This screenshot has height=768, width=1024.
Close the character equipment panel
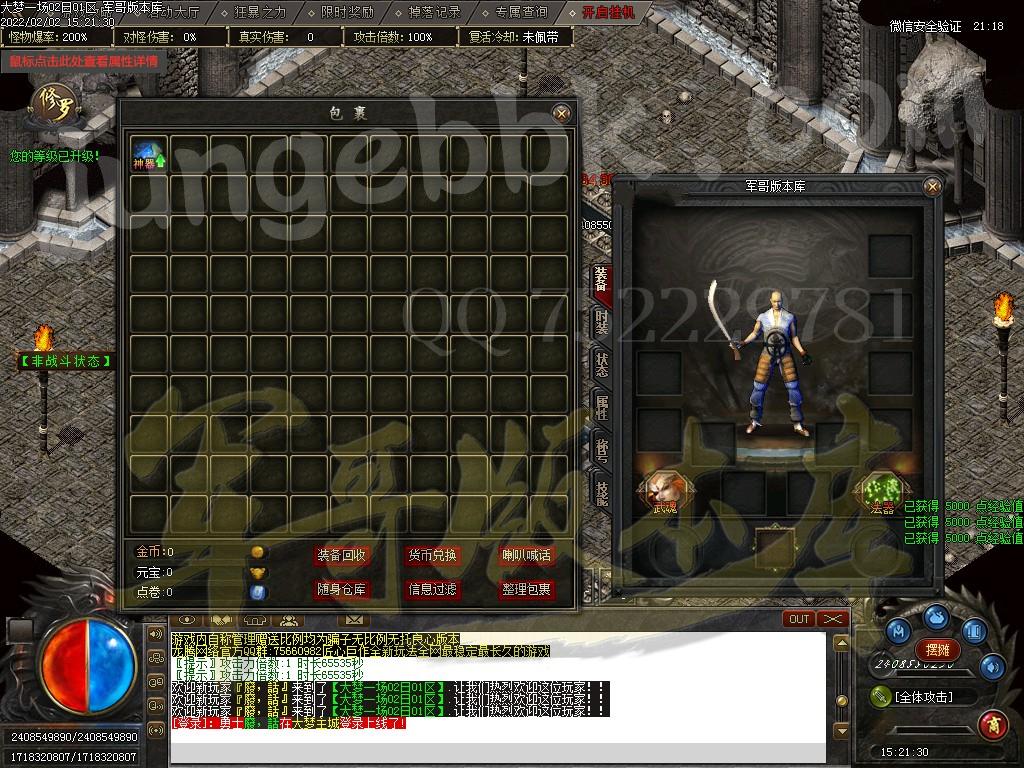[932, 186]
